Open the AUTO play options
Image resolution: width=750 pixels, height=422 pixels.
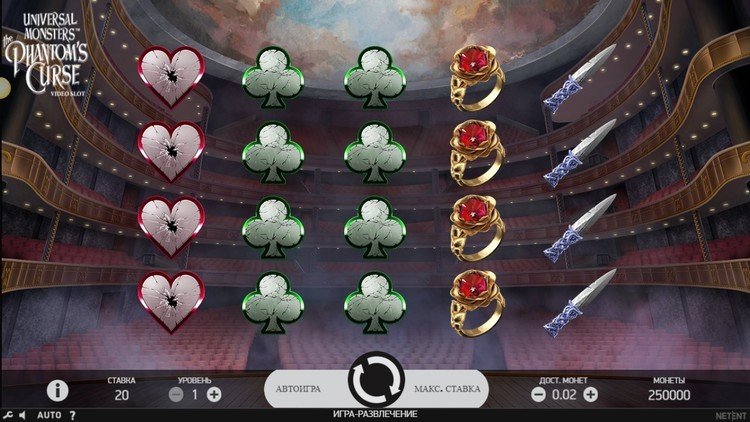click(x=49, y=414)
